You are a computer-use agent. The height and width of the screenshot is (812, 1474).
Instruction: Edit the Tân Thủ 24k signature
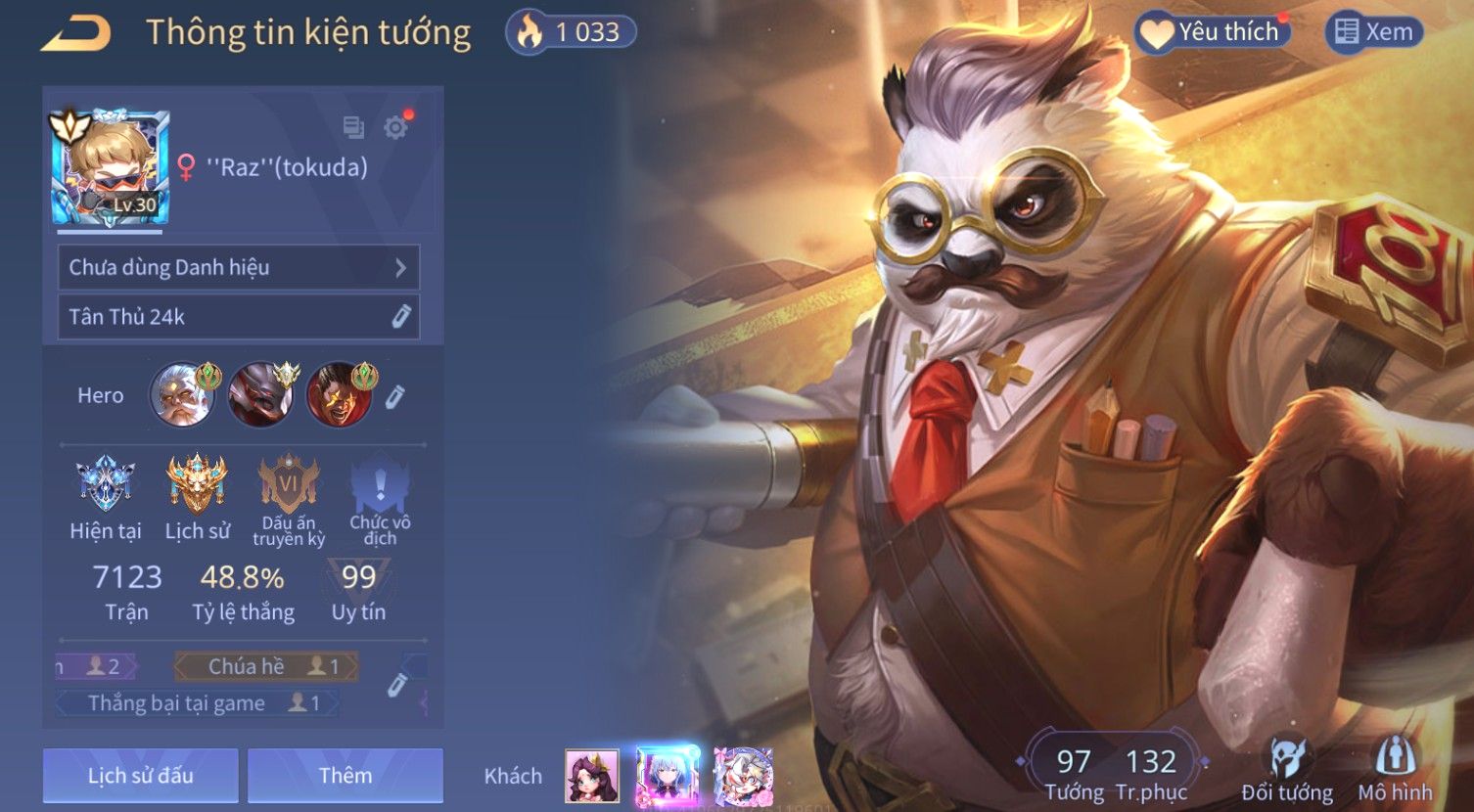point(400,316)
